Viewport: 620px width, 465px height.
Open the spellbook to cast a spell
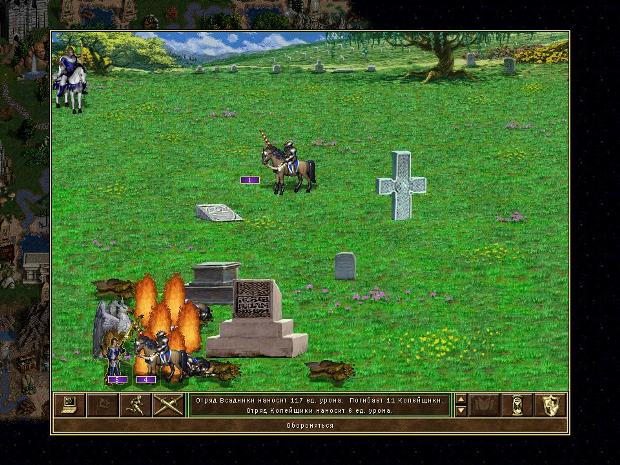coord(485,405)
